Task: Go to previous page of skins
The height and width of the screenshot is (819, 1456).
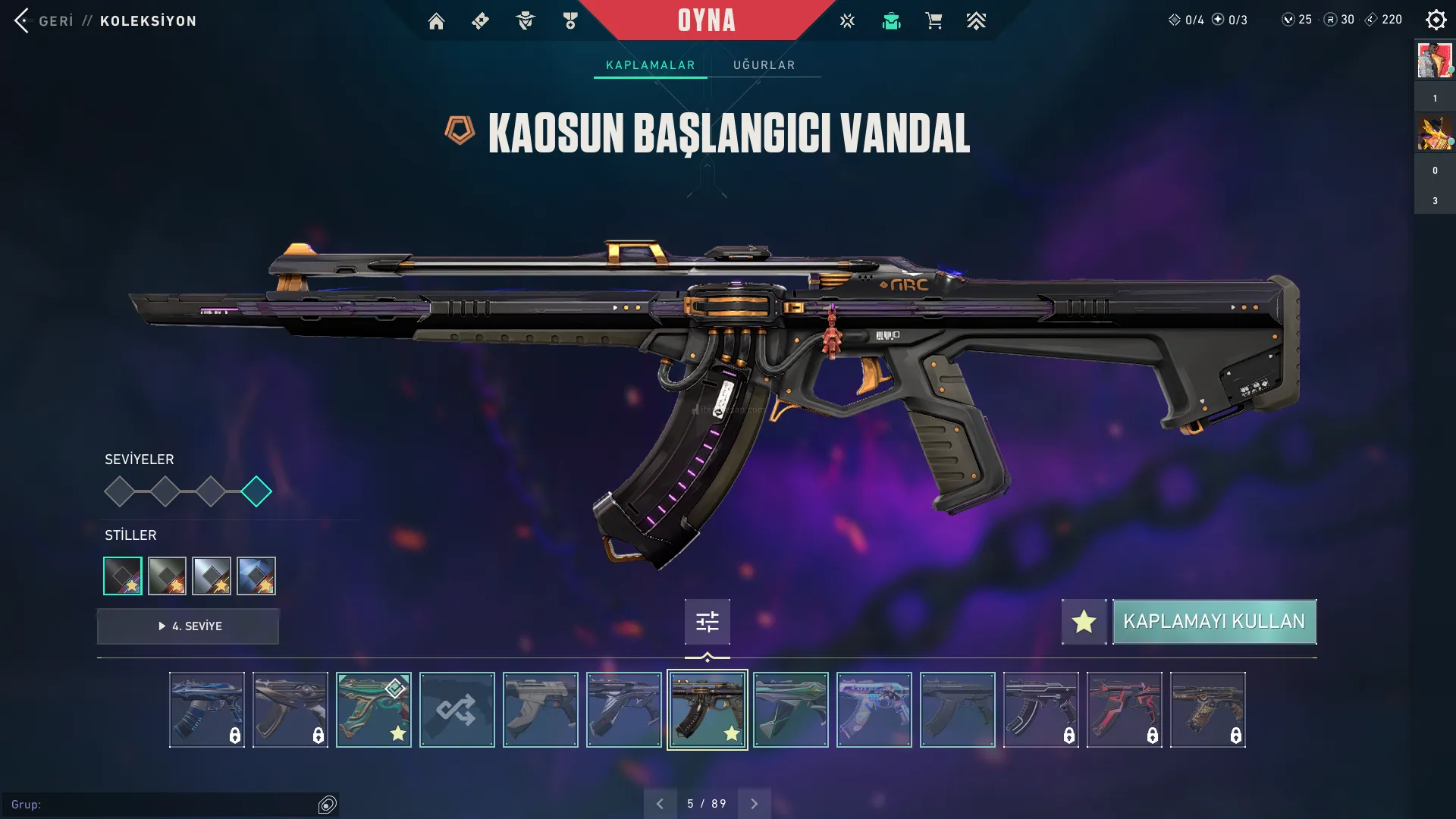Action: (x=660, y=804)
